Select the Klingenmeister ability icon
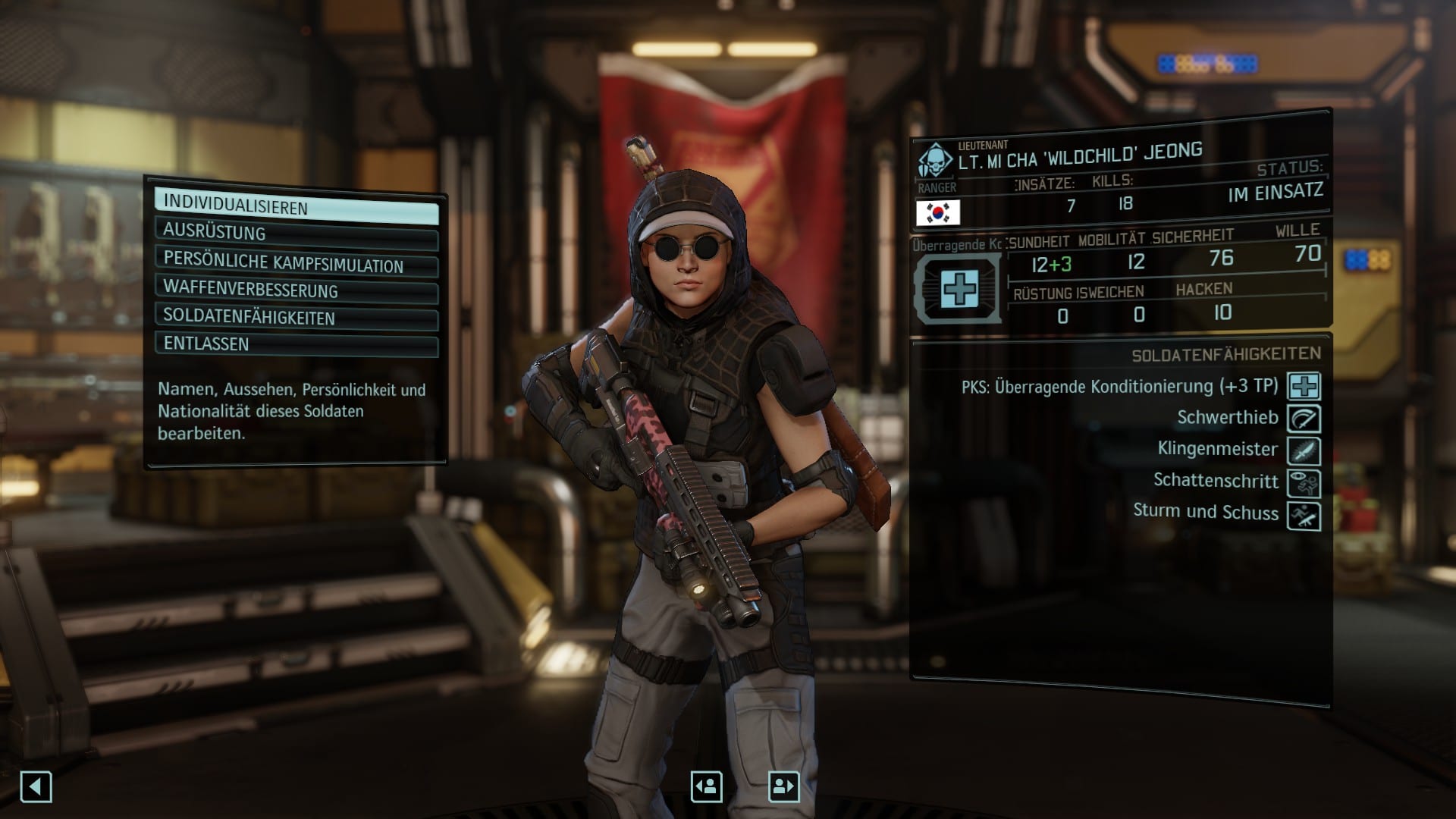Screen dimensions: 1456x819 coord(1304,451)
